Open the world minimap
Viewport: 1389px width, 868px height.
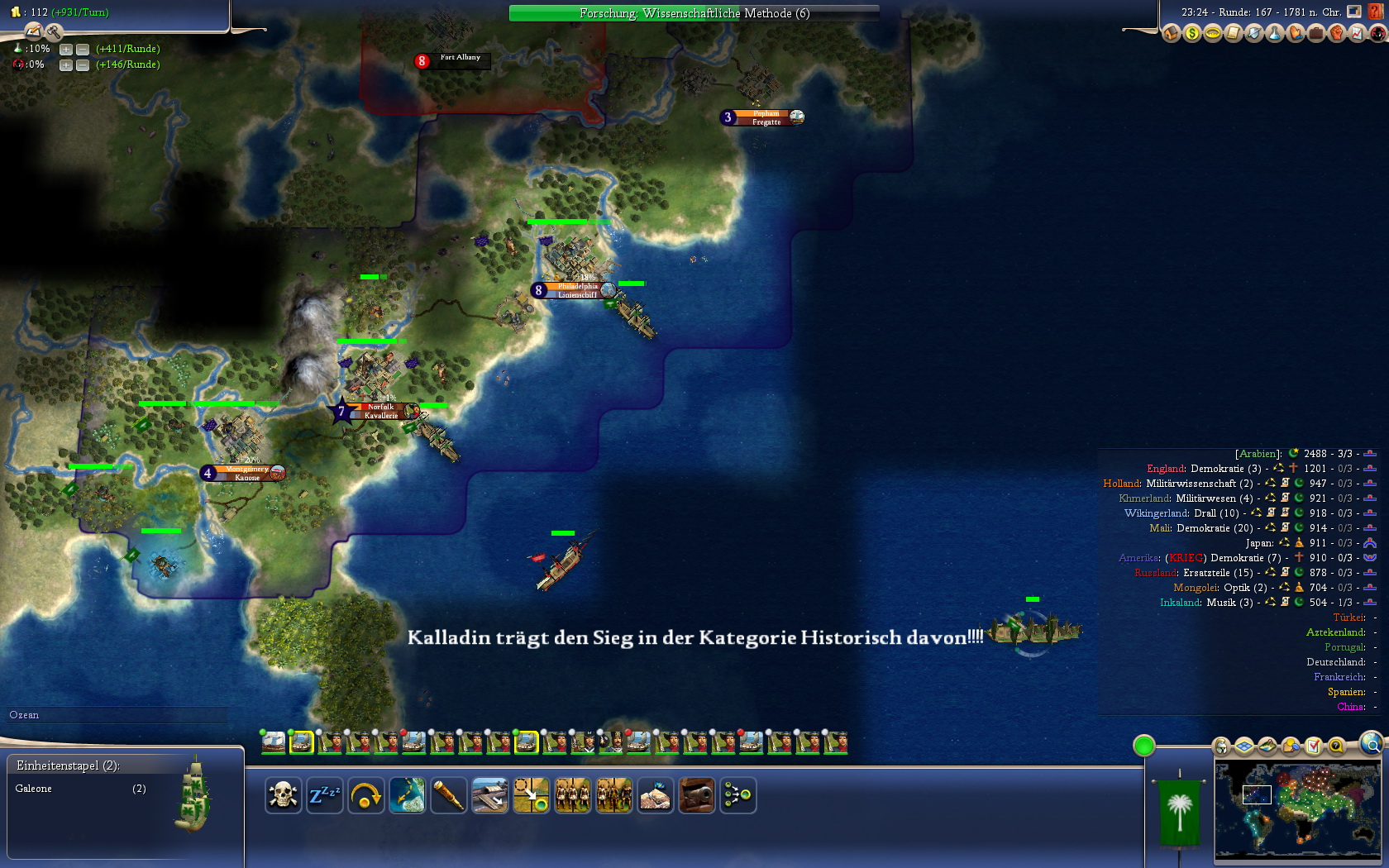click(x=1296, y=810)
